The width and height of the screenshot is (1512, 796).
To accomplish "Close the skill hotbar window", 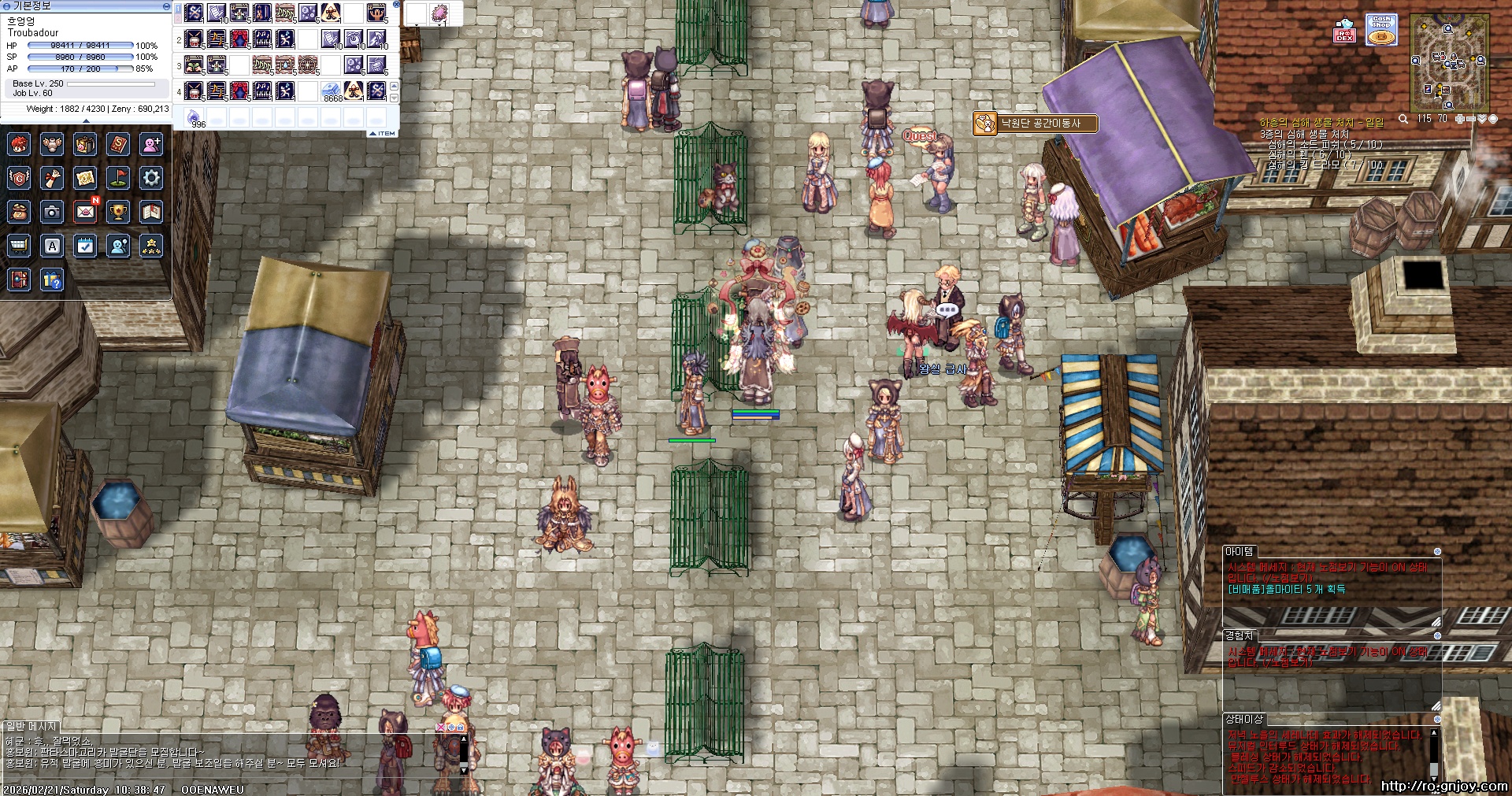I will coord(396,5).
